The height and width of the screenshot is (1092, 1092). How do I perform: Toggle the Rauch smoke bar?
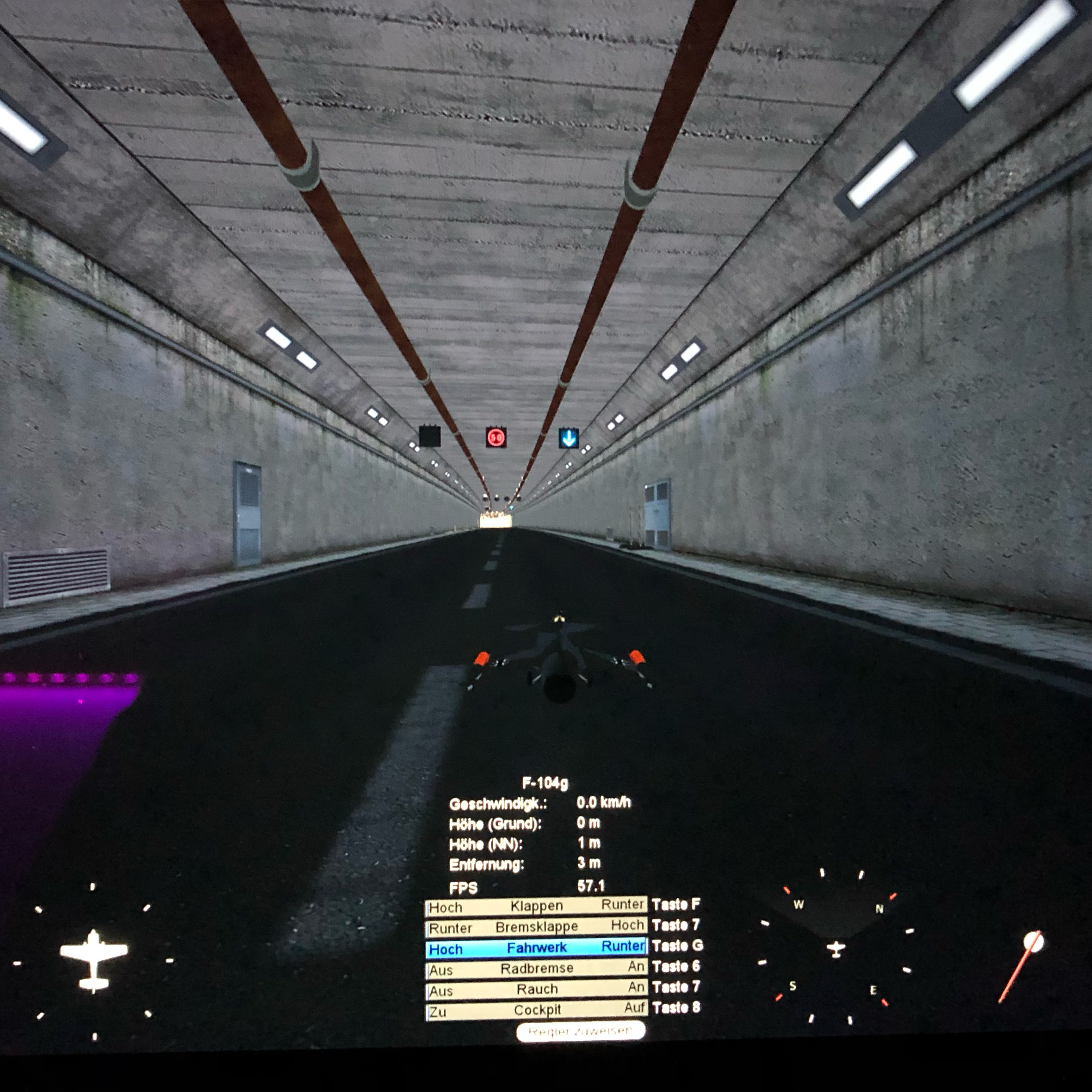tap(536, 989)
